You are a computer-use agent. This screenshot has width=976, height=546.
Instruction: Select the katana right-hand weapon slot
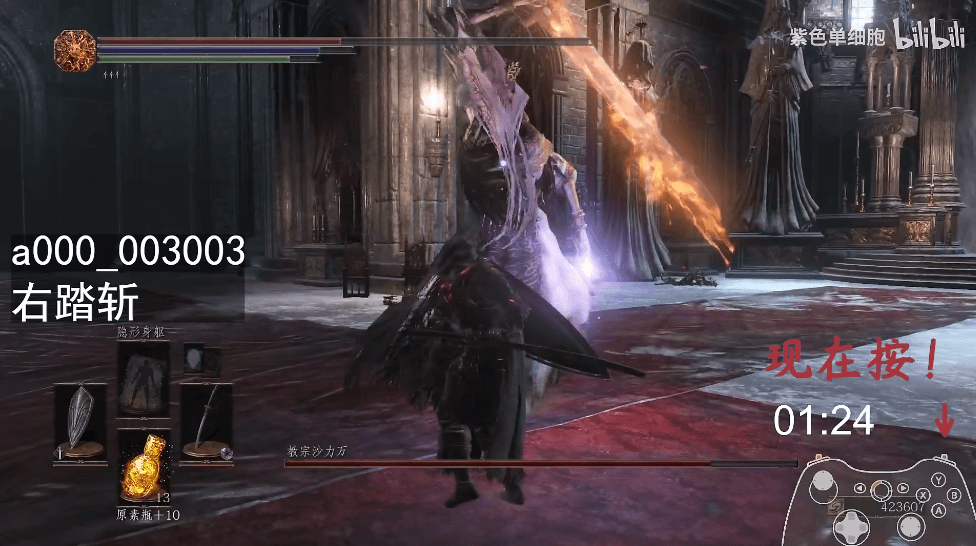207,420
